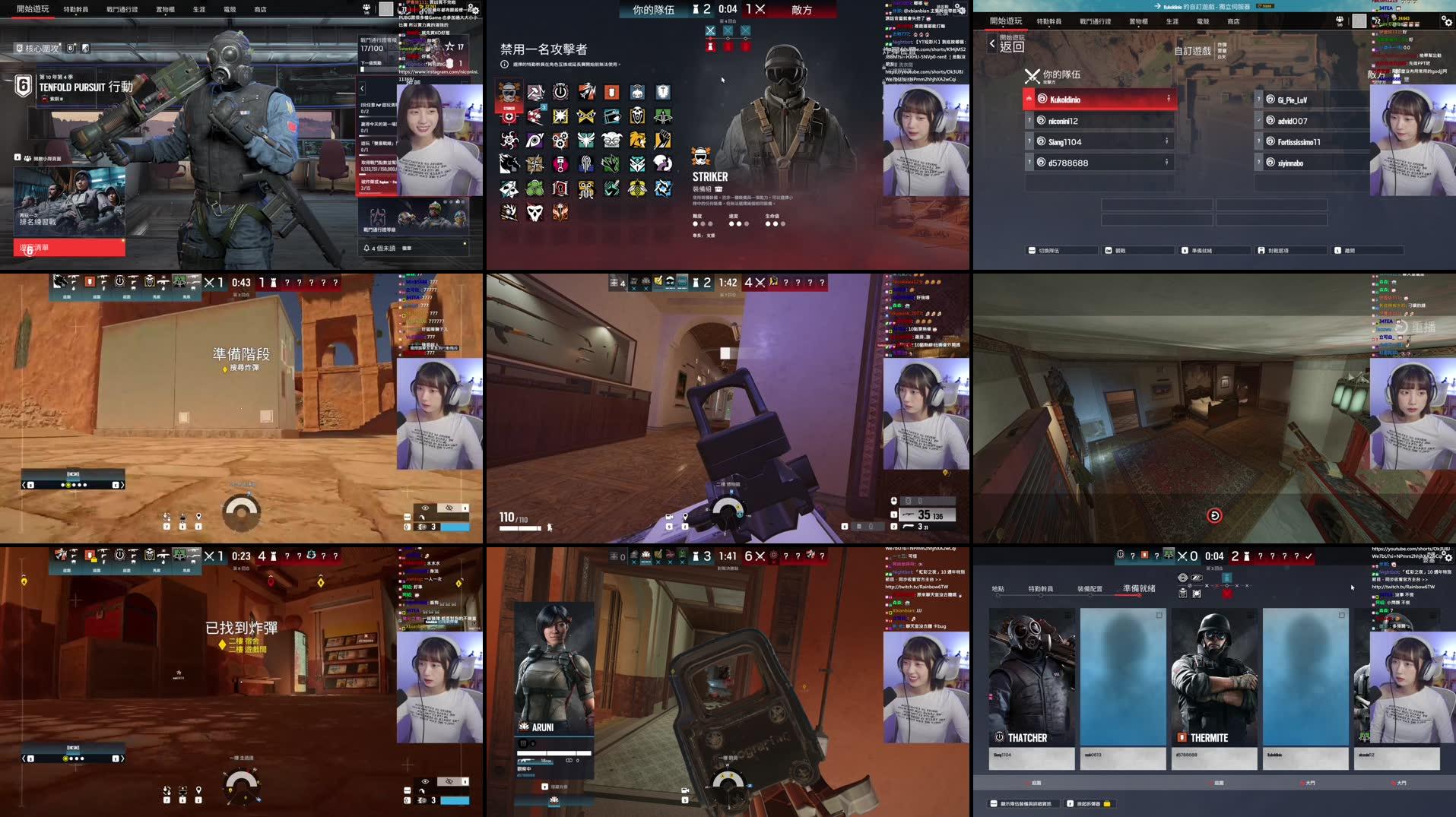Click the 觀戰 spectate camera icon

click(1108, 250)
